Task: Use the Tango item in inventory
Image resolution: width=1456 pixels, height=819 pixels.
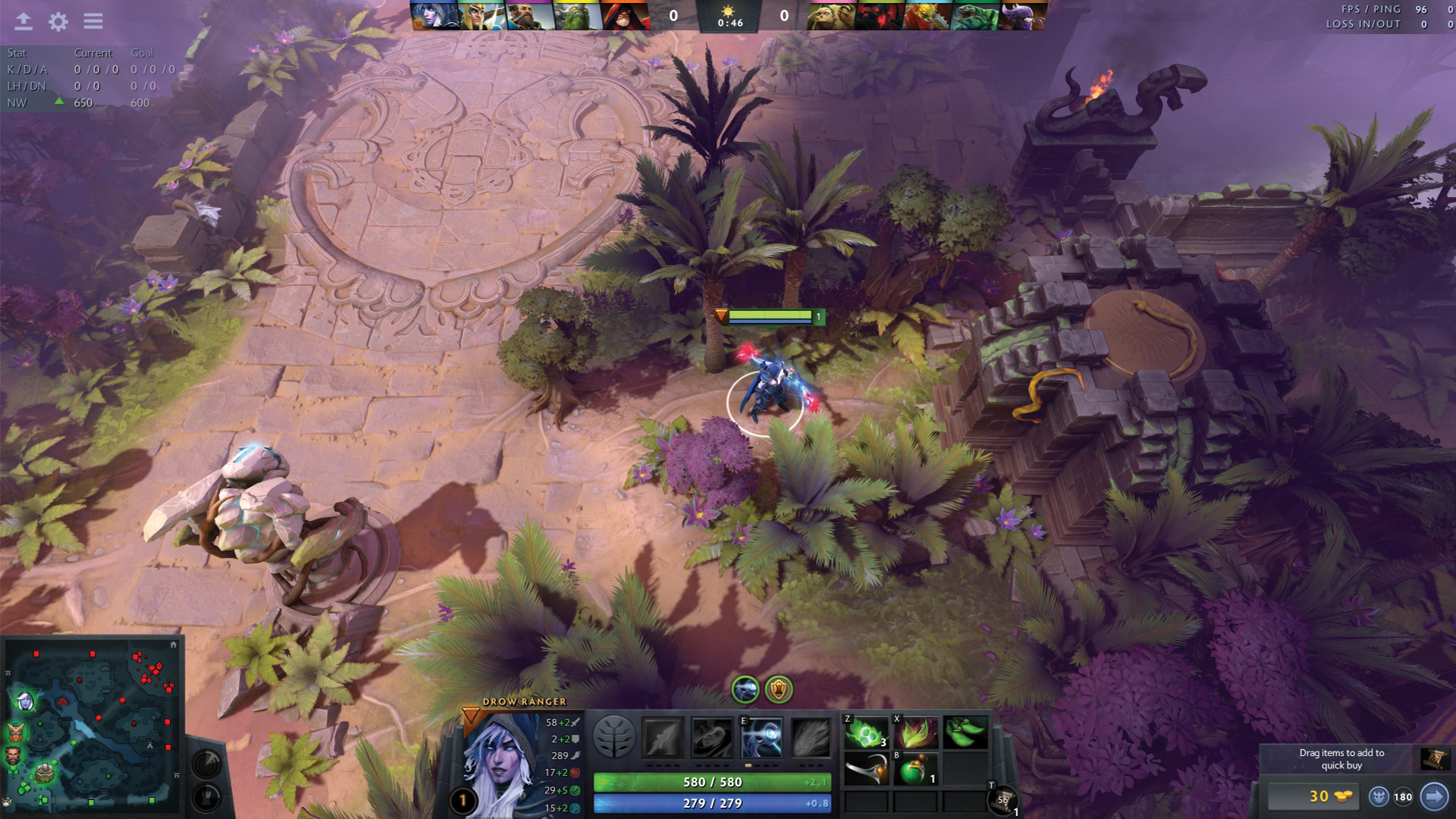Action: coord(866,733)
